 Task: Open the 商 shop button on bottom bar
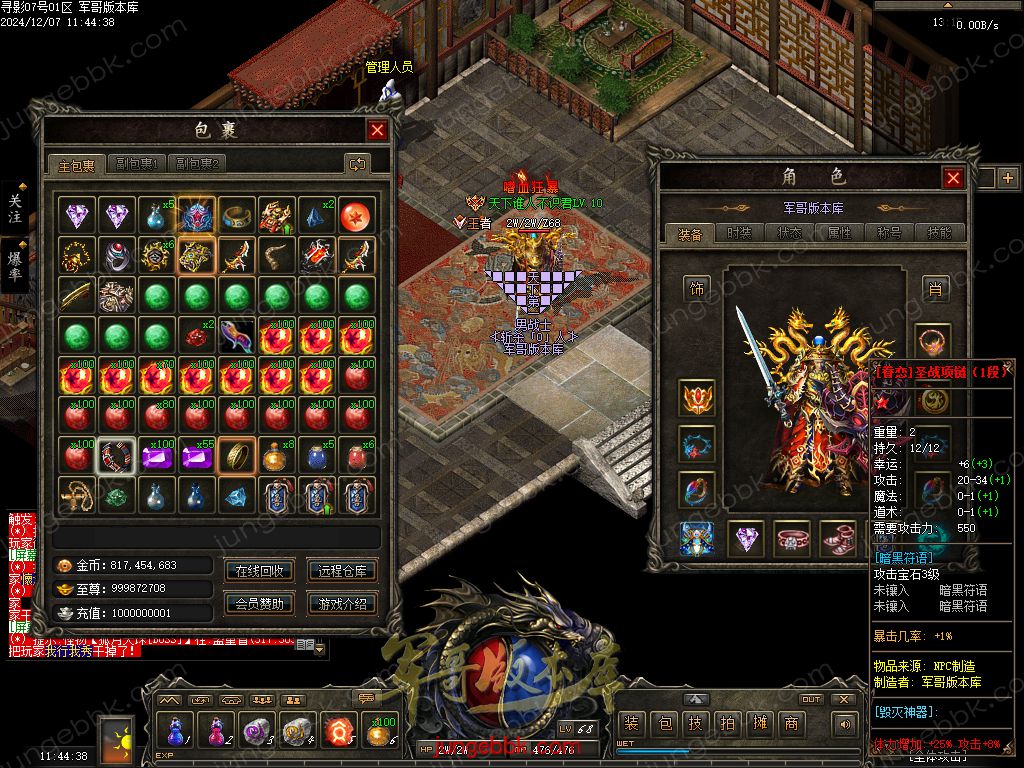point(791,724)
